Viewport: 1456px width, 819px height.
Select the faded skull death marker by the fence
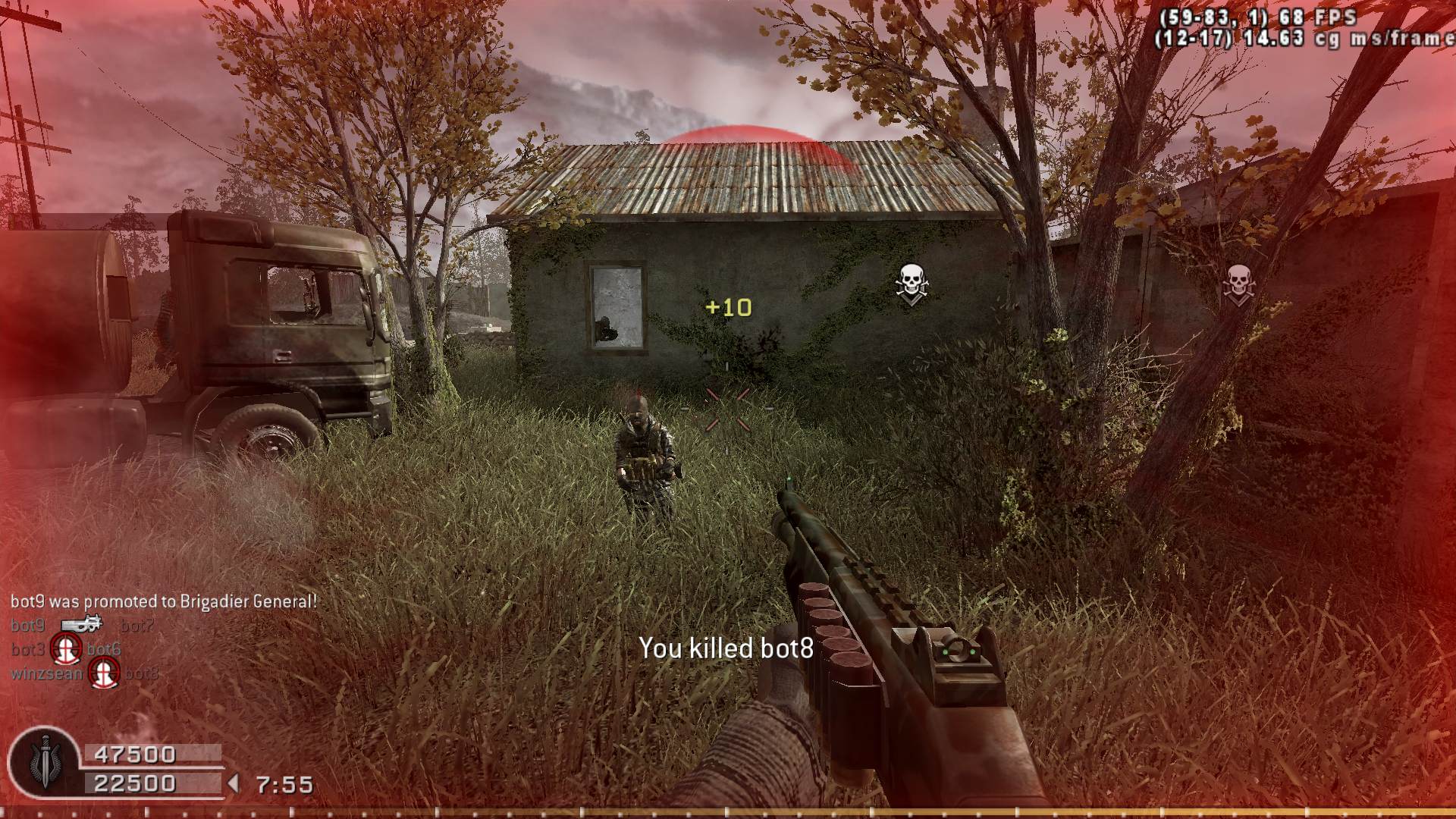point(1238,284)
